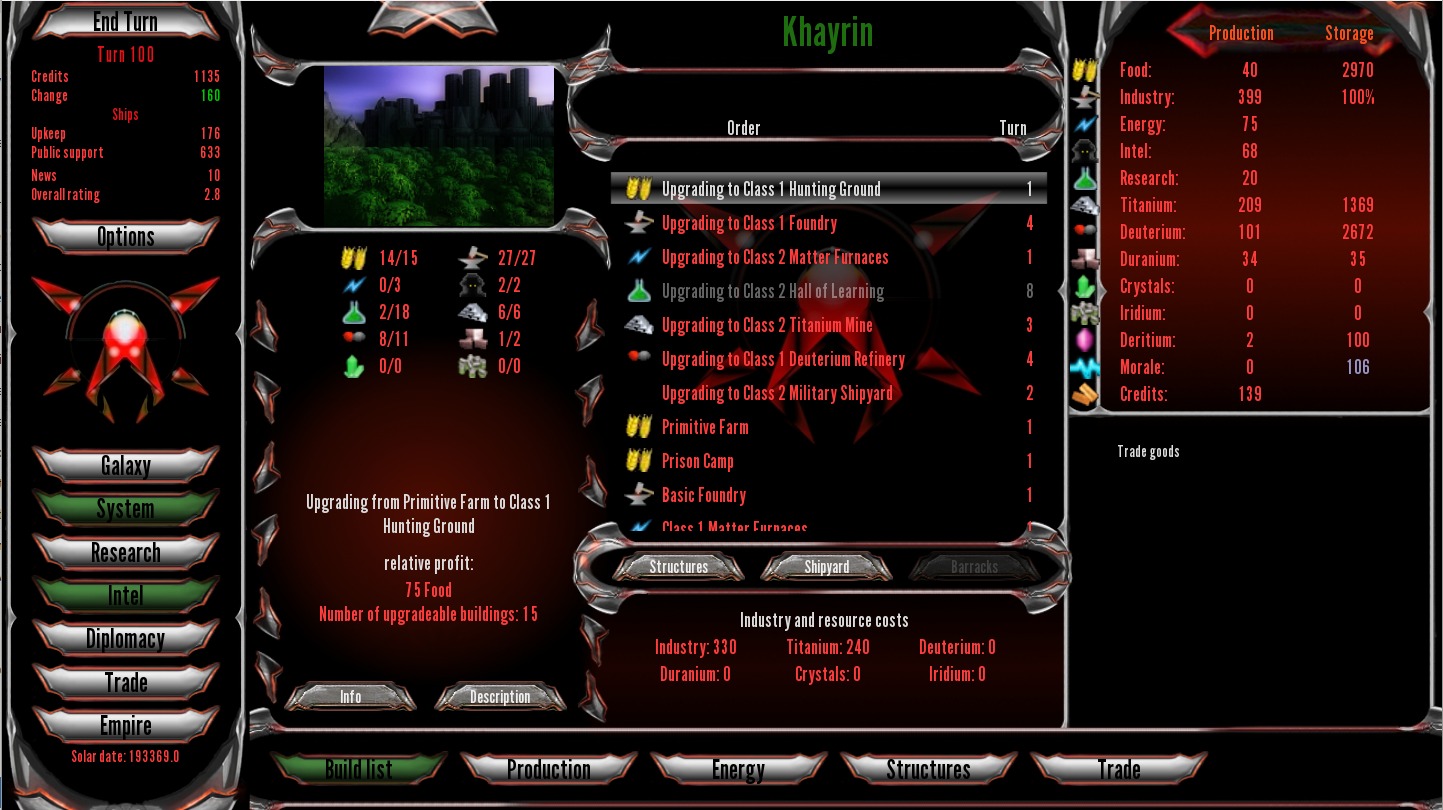Choose the Basic Foundry build order
The height and width of the screenshot is (810, 1443).
(x=703, y=495)
